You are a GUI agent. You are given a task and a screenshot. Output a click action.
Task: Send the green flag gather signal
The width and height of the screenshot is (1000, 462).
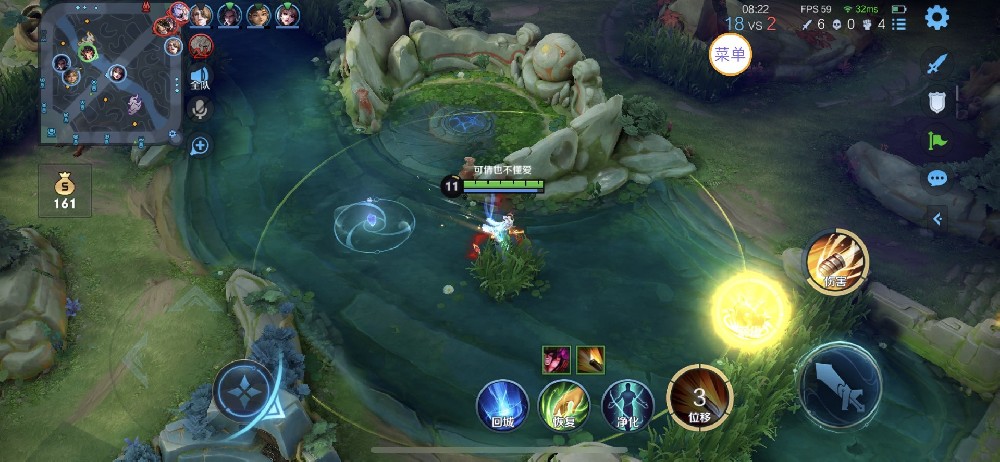[937, 140]
